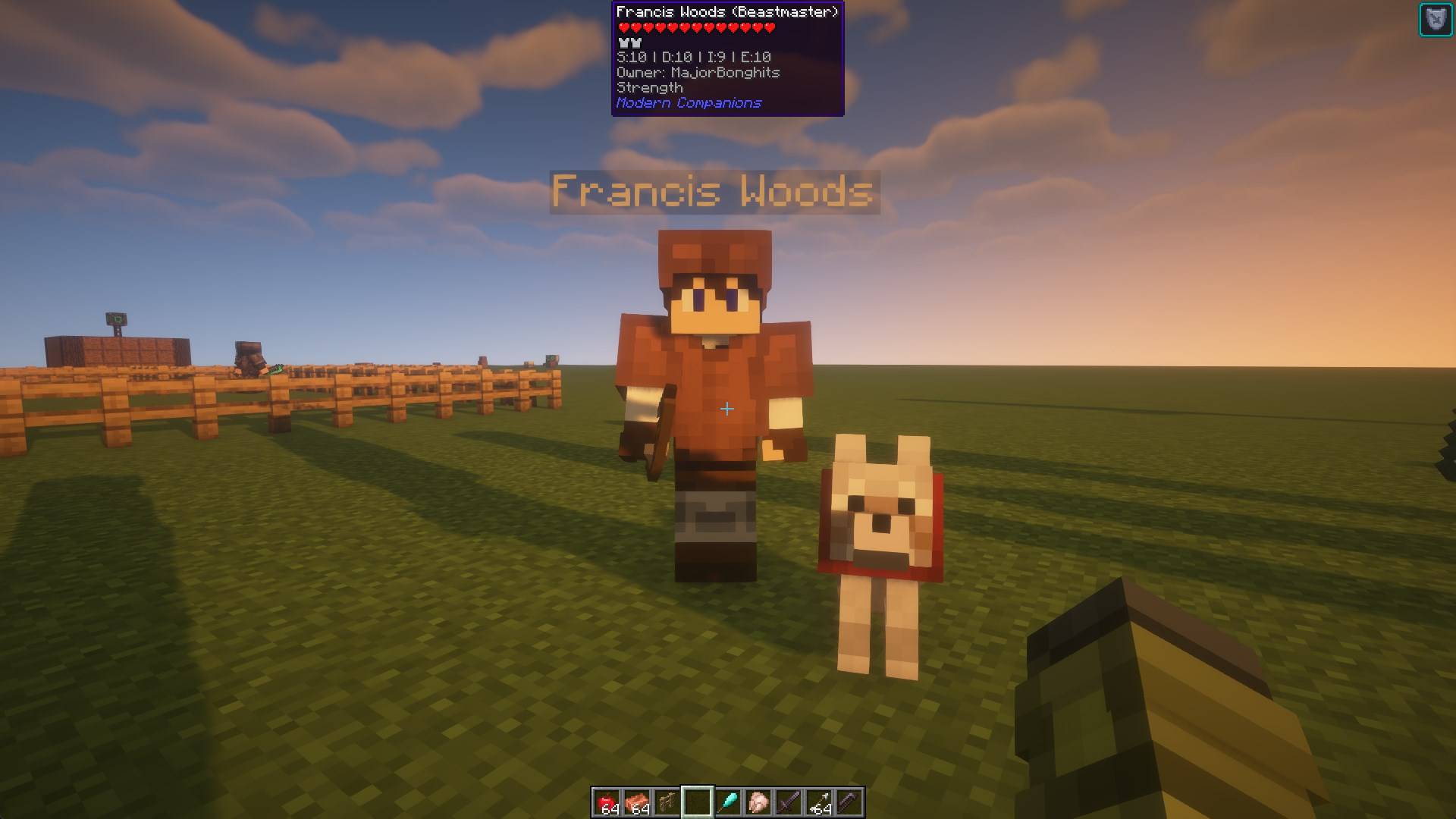Screen dimensions: 1456x819
Task: Click the Francis Woods nameplate above the NPC
Action: click(x=714, y=192)
